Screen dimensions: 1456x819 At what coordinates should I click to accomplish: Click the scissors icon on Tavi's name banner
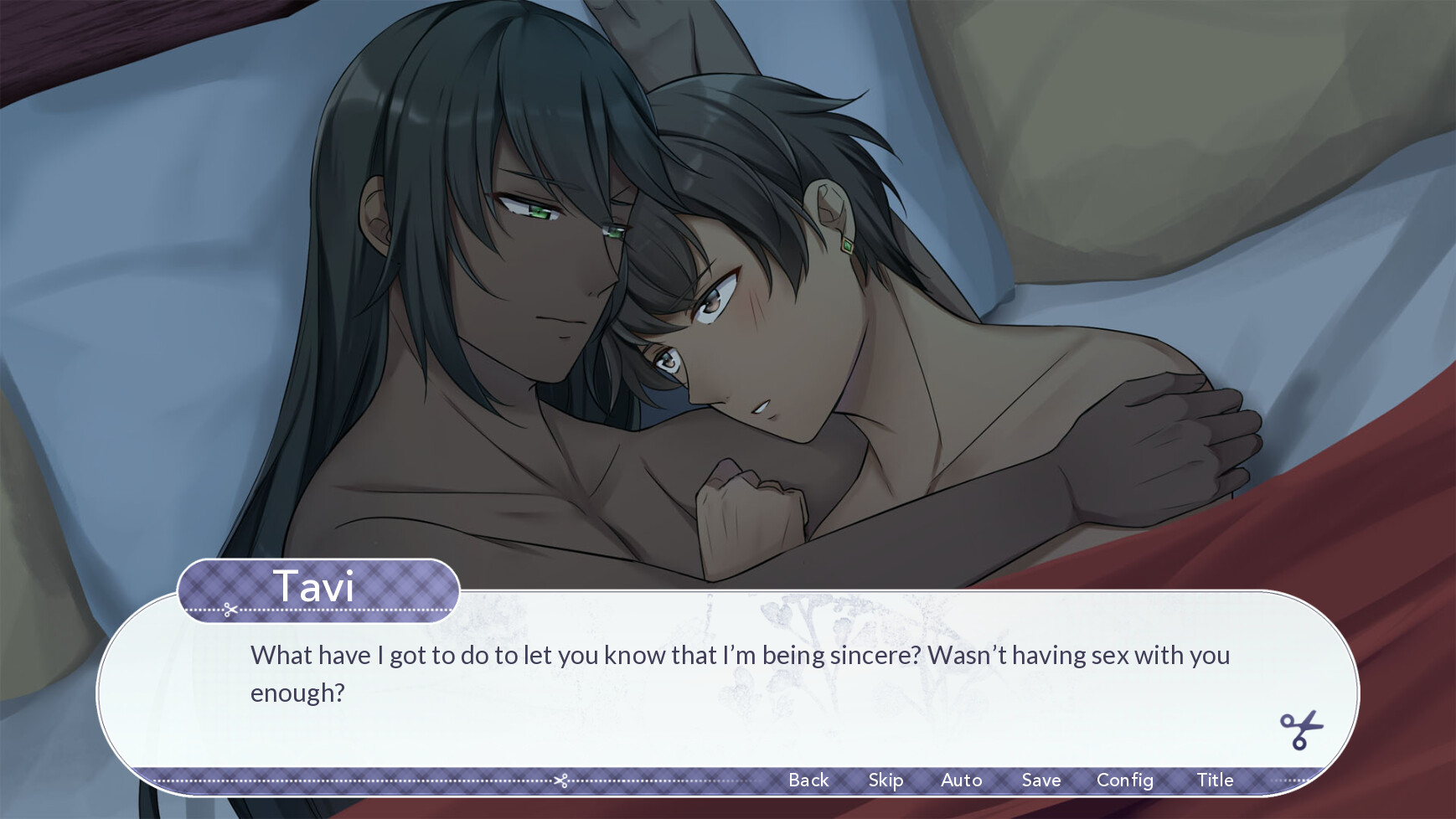(x=232, y=609)
